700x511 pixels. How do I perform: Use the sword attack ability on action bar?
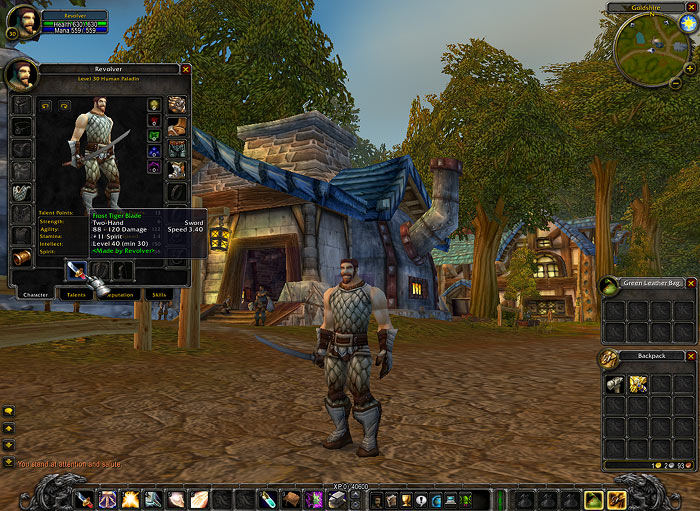tap(84, 498)
